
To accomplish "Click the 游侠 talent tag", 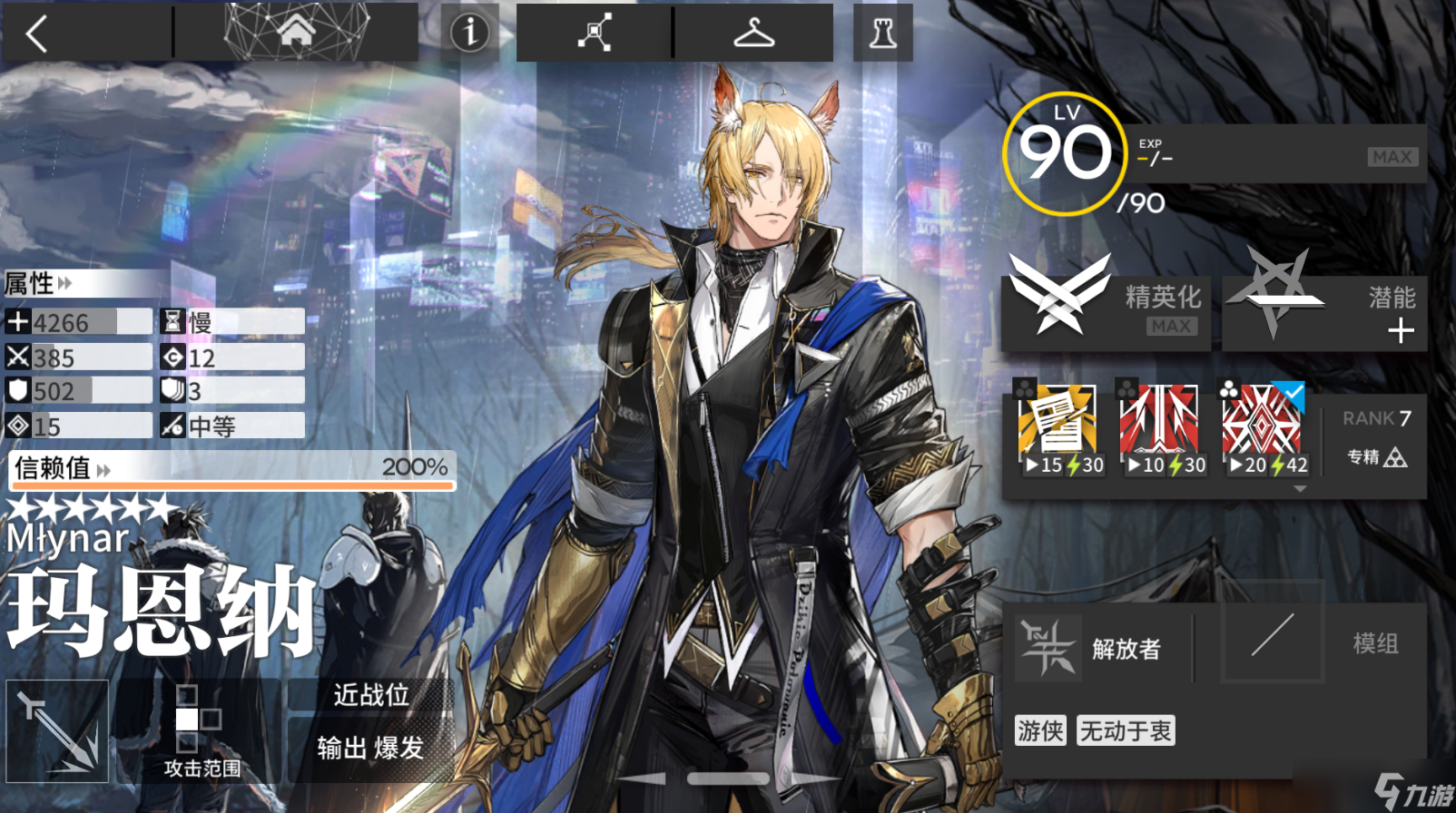I will tap(1039, 730).
